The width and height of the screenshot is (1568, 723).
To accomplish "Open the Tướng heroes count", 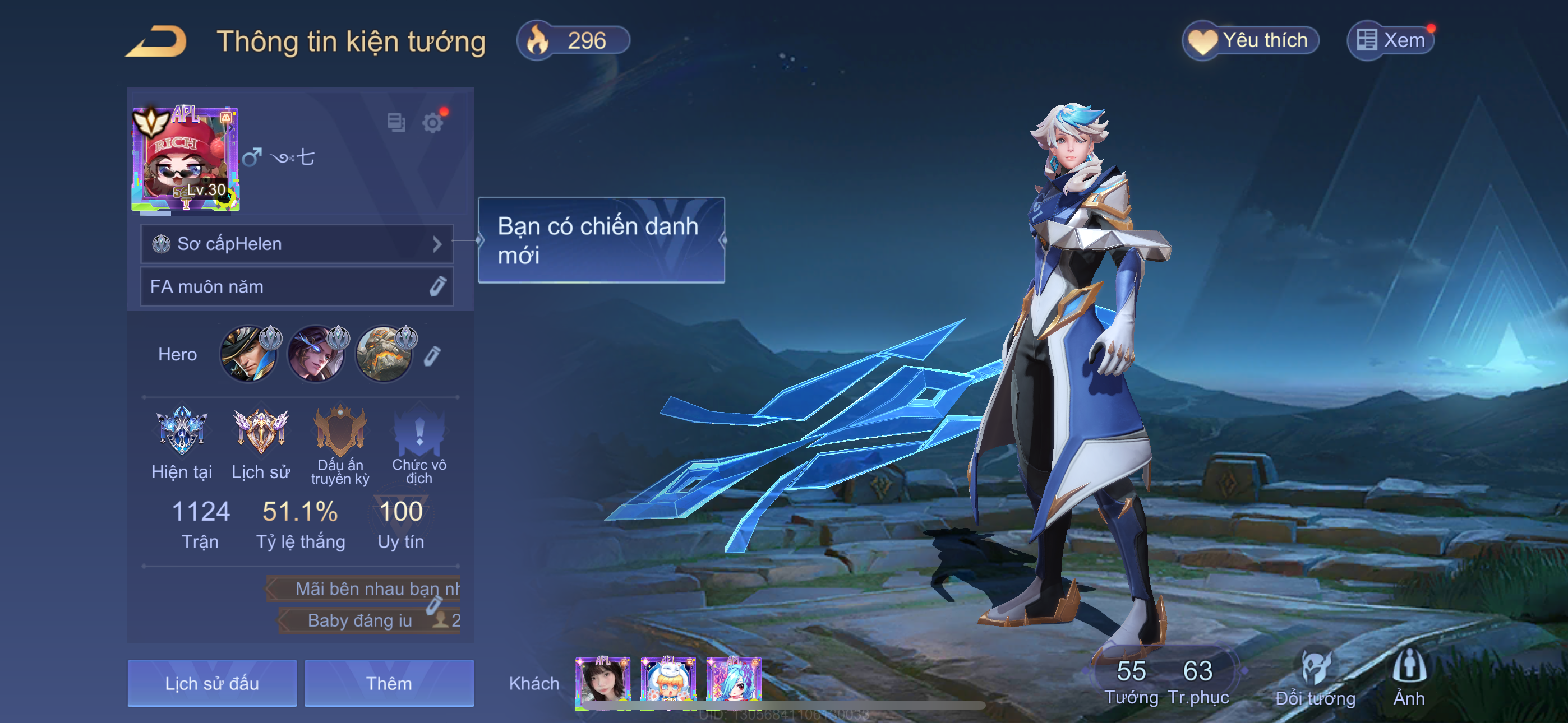I will (1131, 682).
